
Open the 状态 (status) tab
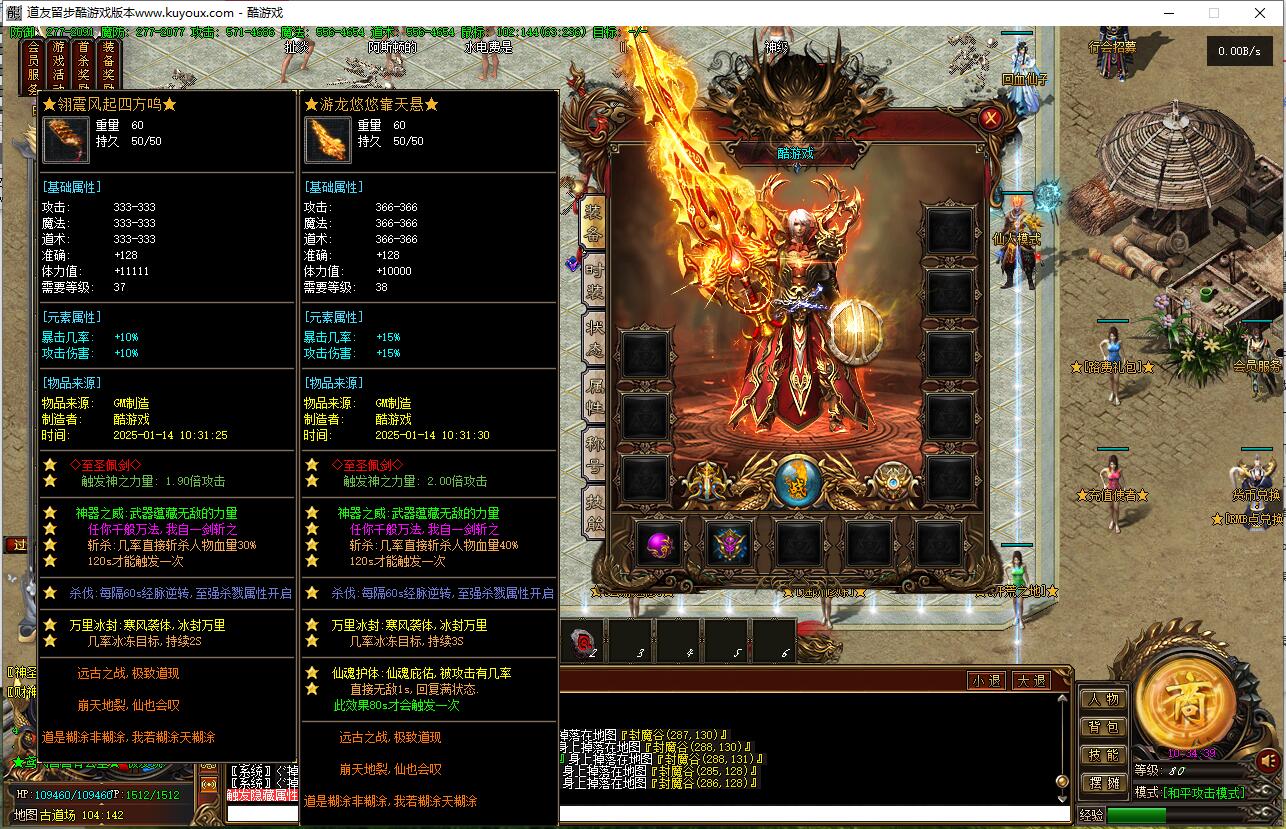(594, 336)
